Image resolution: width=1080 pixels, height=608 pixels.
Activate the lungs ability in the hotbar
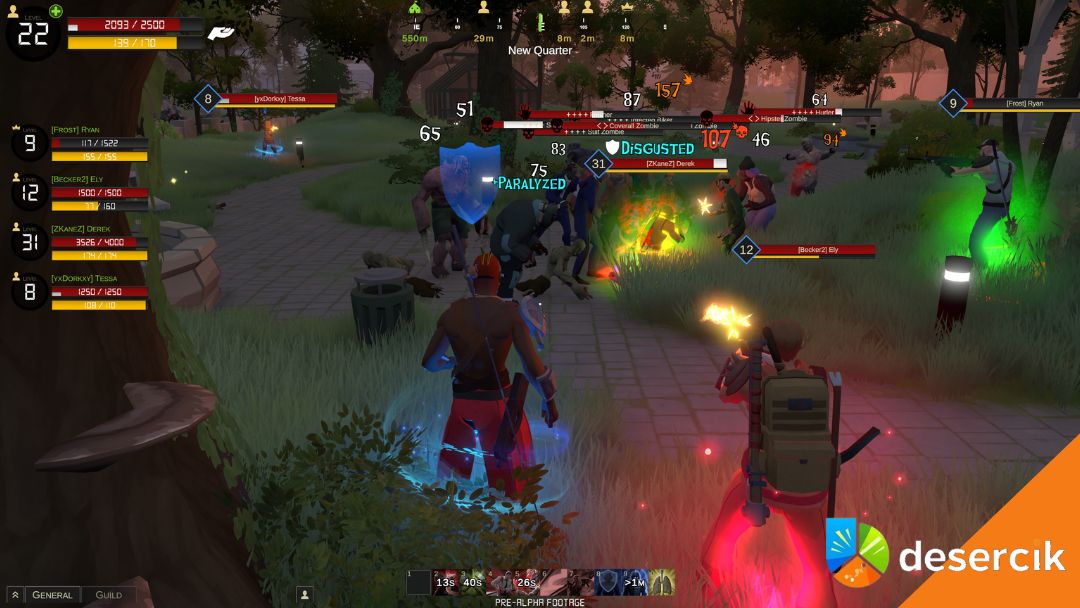pos(662,582)
